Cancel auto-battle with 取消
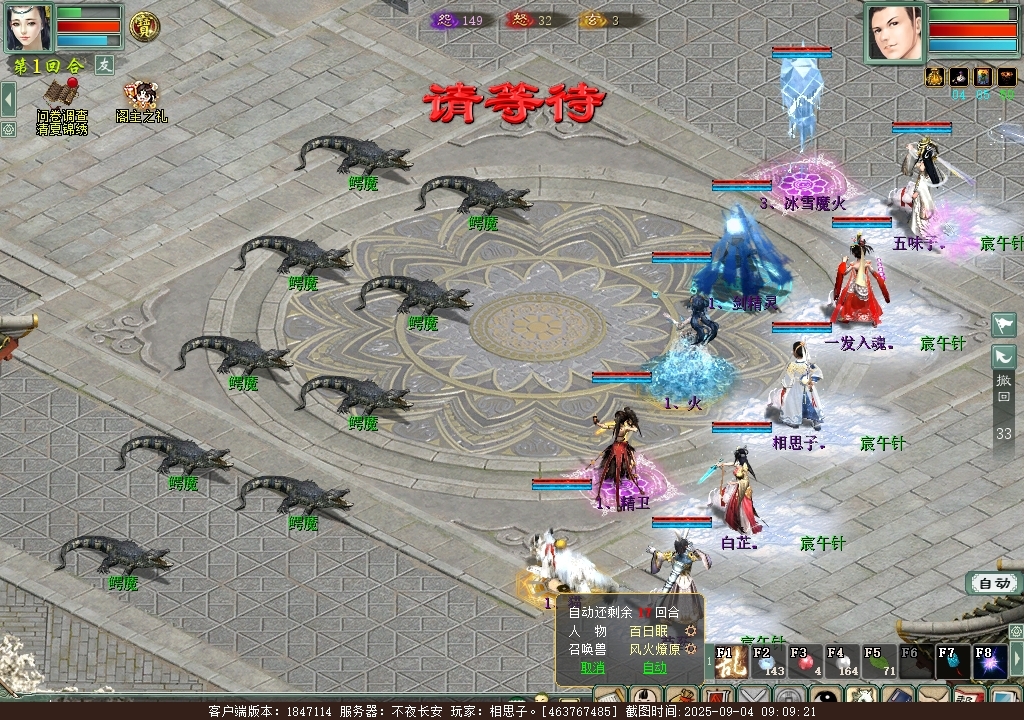1024x720 pixels. point(592,668)
